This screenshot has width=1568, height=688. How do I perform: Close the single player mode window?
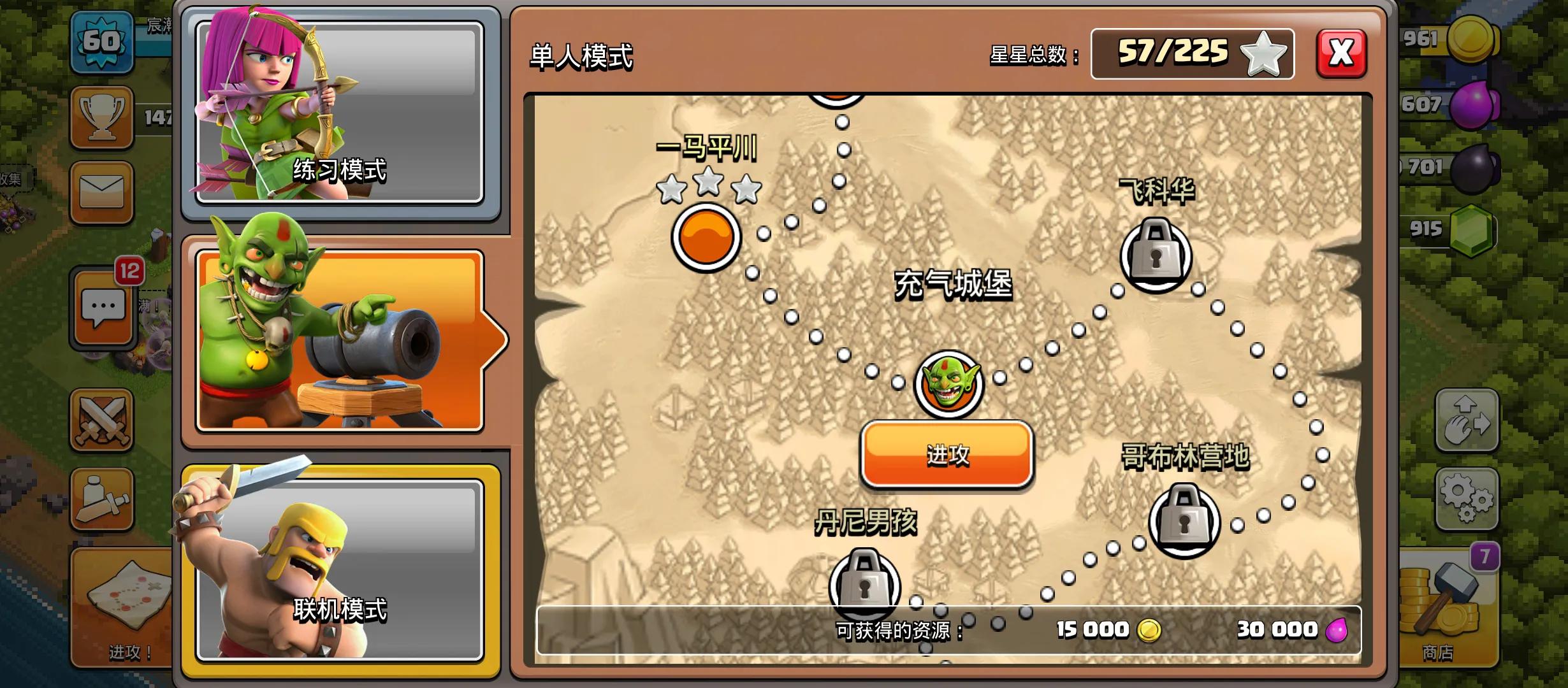1341,54
